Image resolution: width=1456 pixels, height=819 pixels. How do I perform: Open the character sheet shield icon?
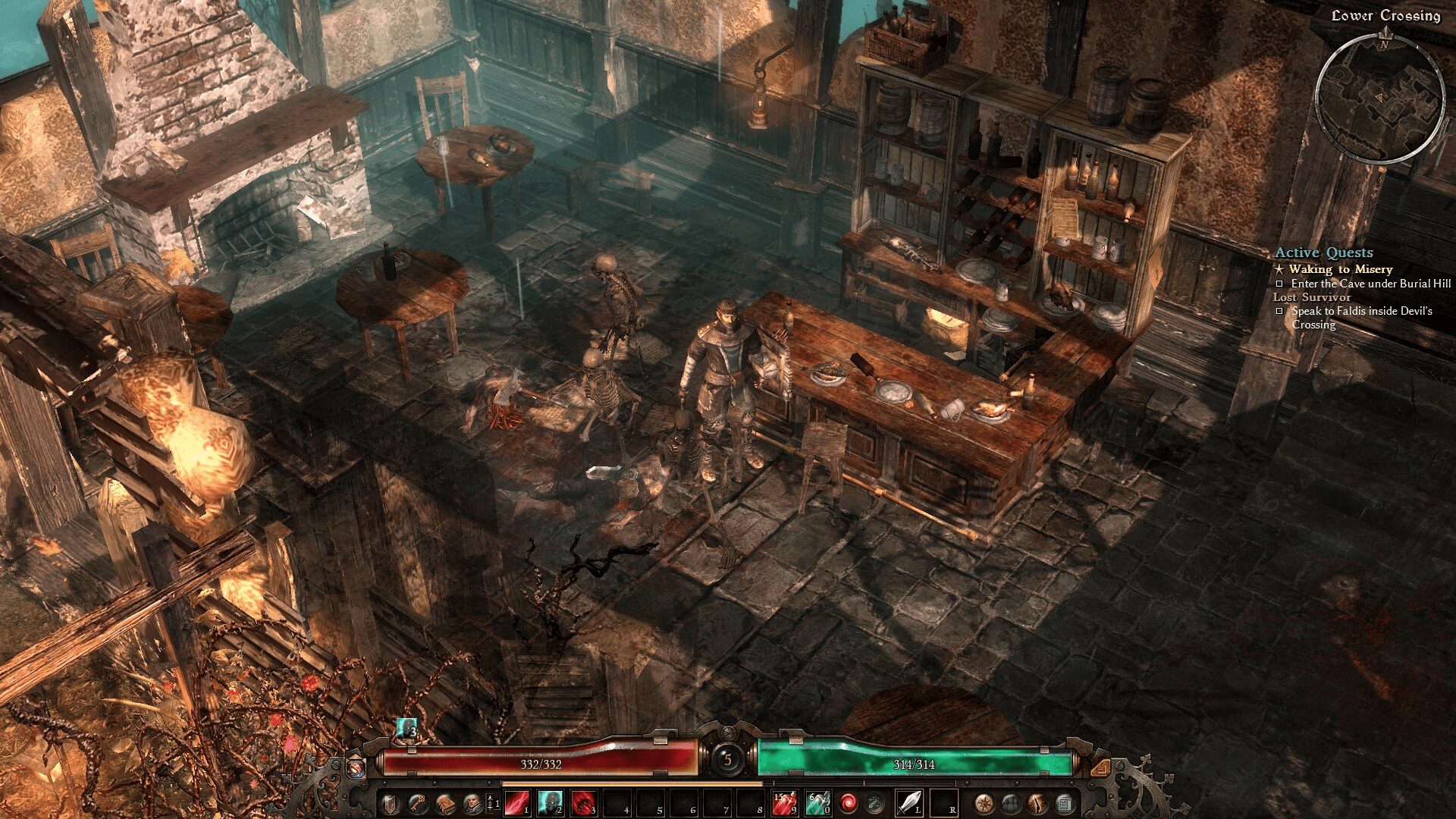coord(390,802)
